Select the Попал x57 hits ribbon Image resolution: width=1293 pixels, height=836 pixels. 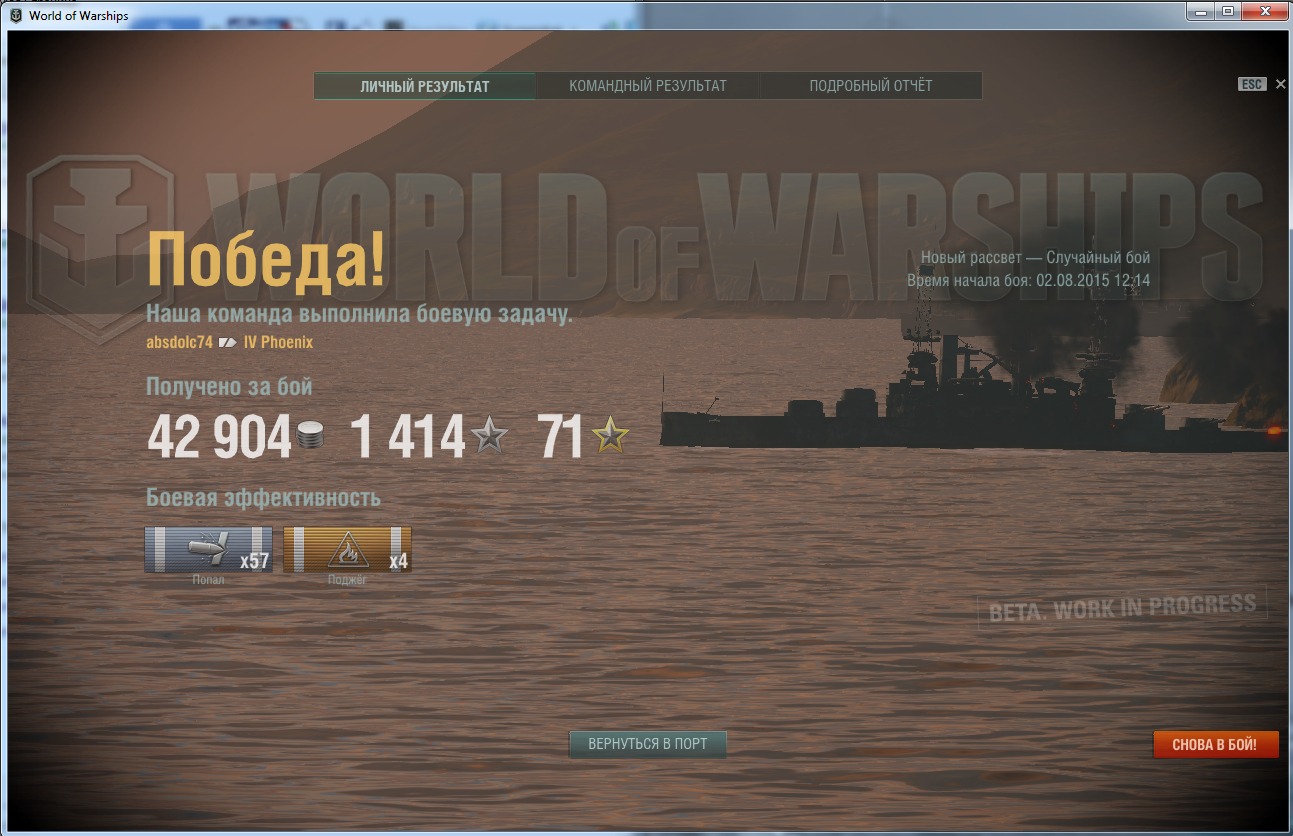(x=208, y=550)
